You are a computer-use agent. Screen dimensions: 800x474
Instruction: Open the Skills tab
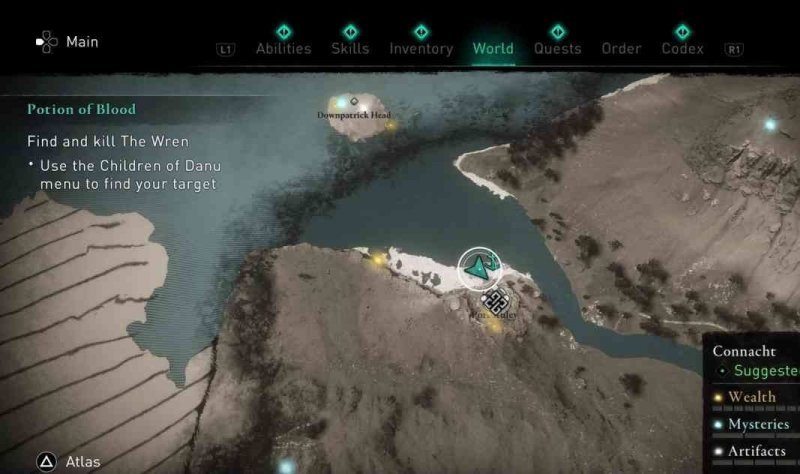(350, 48)
